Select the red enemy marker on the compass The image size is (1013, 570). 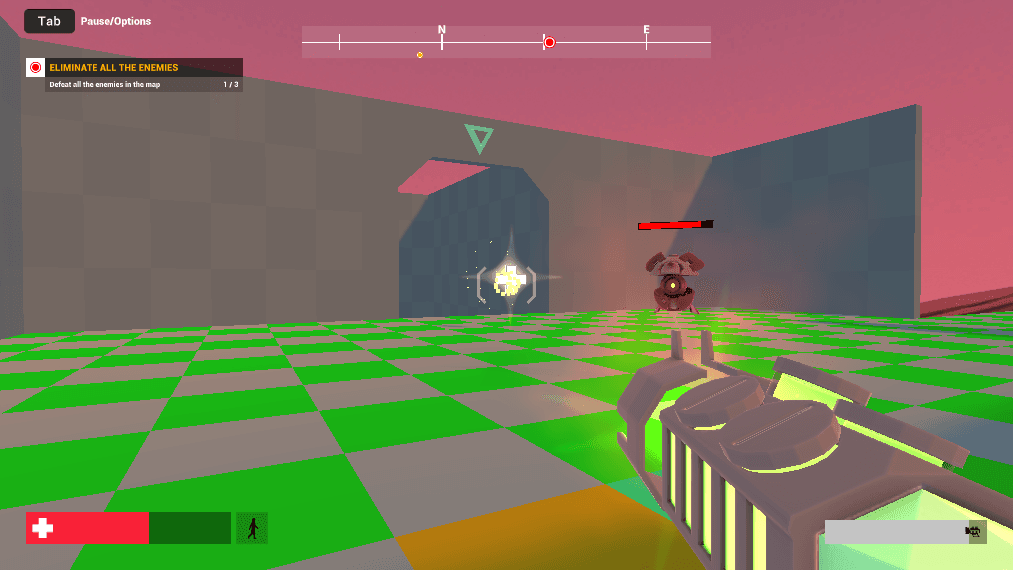pos(549,42)
